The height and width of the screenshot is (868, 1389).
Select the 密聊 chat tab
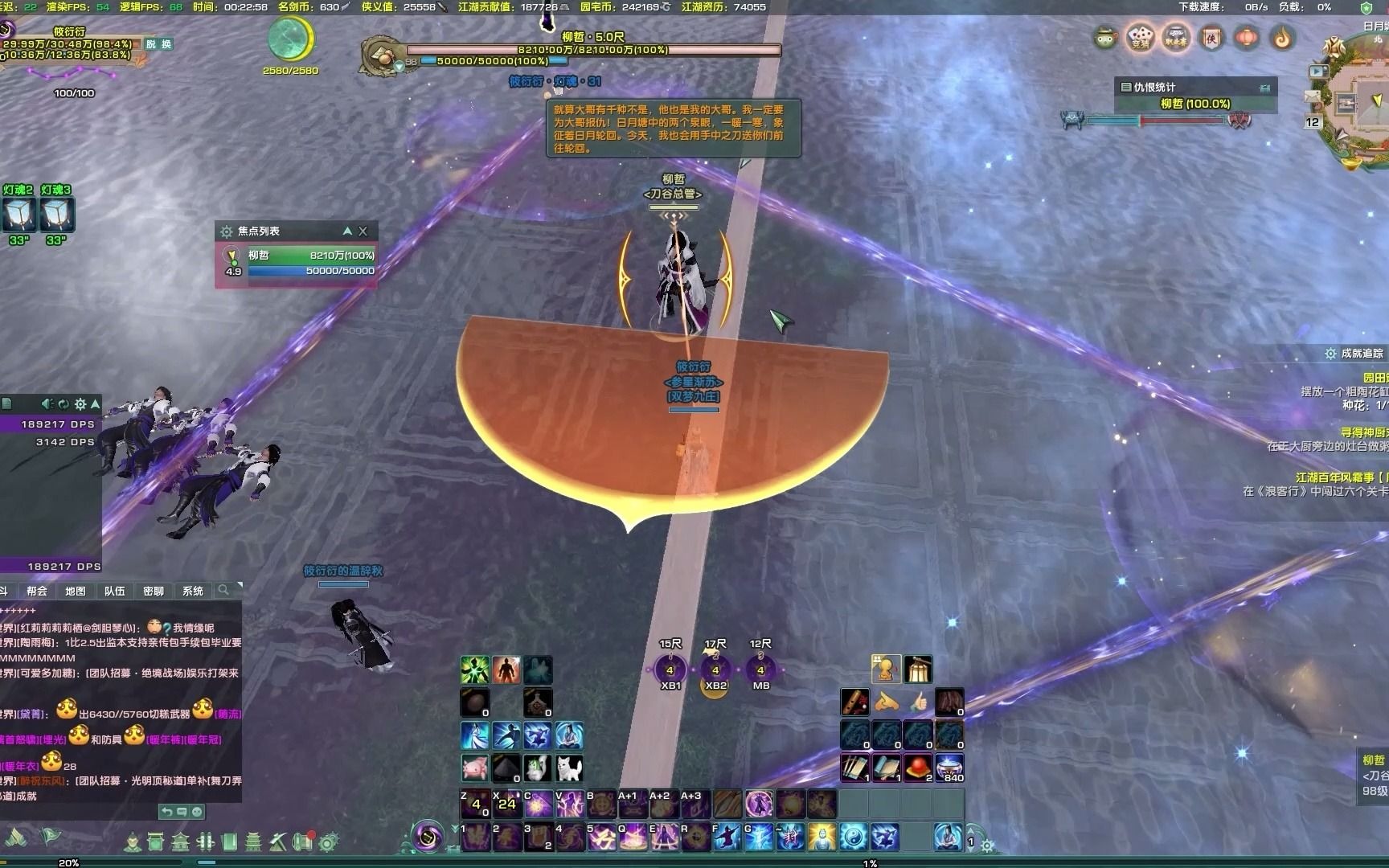(x=153, y=591)
